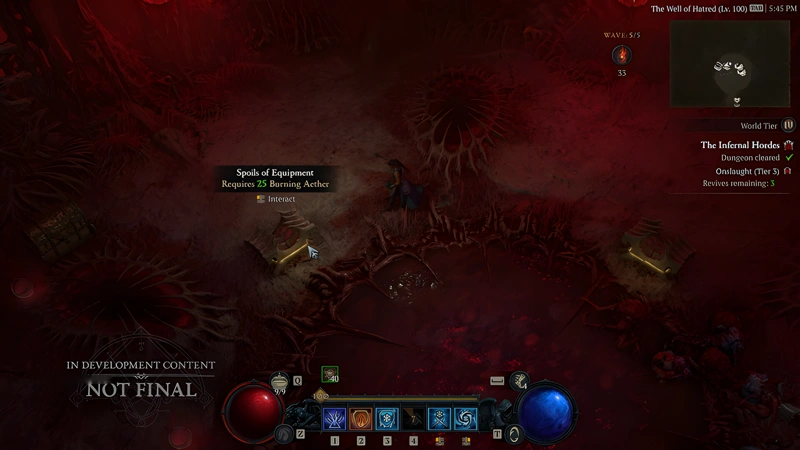Viewport: 800px width, 450px height.
Task: Activate the orange flame skill in slot 2
Action: coord(361,419)
